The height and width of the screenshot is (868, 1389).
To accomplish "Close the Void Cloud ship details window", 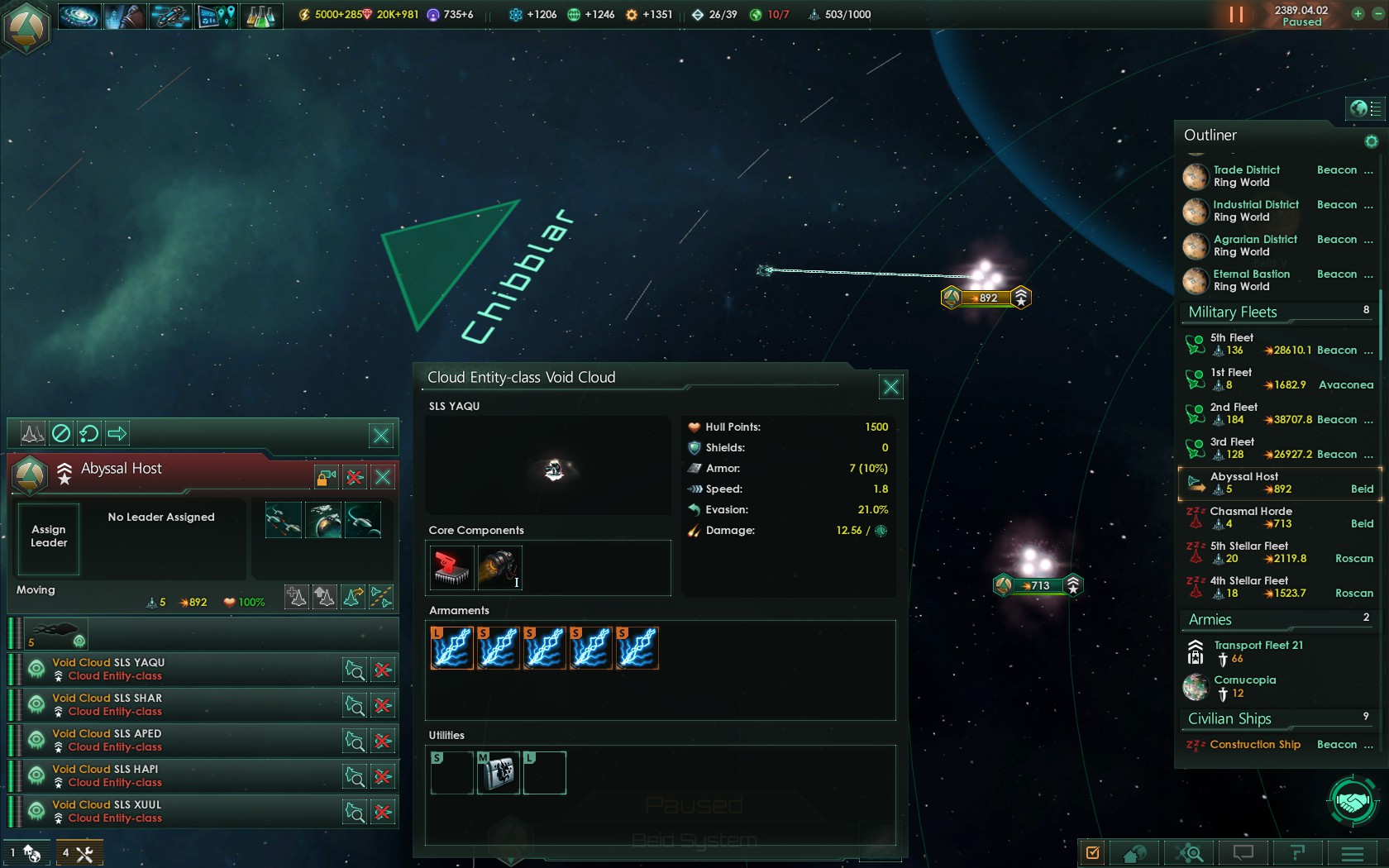I will (890, 387).
